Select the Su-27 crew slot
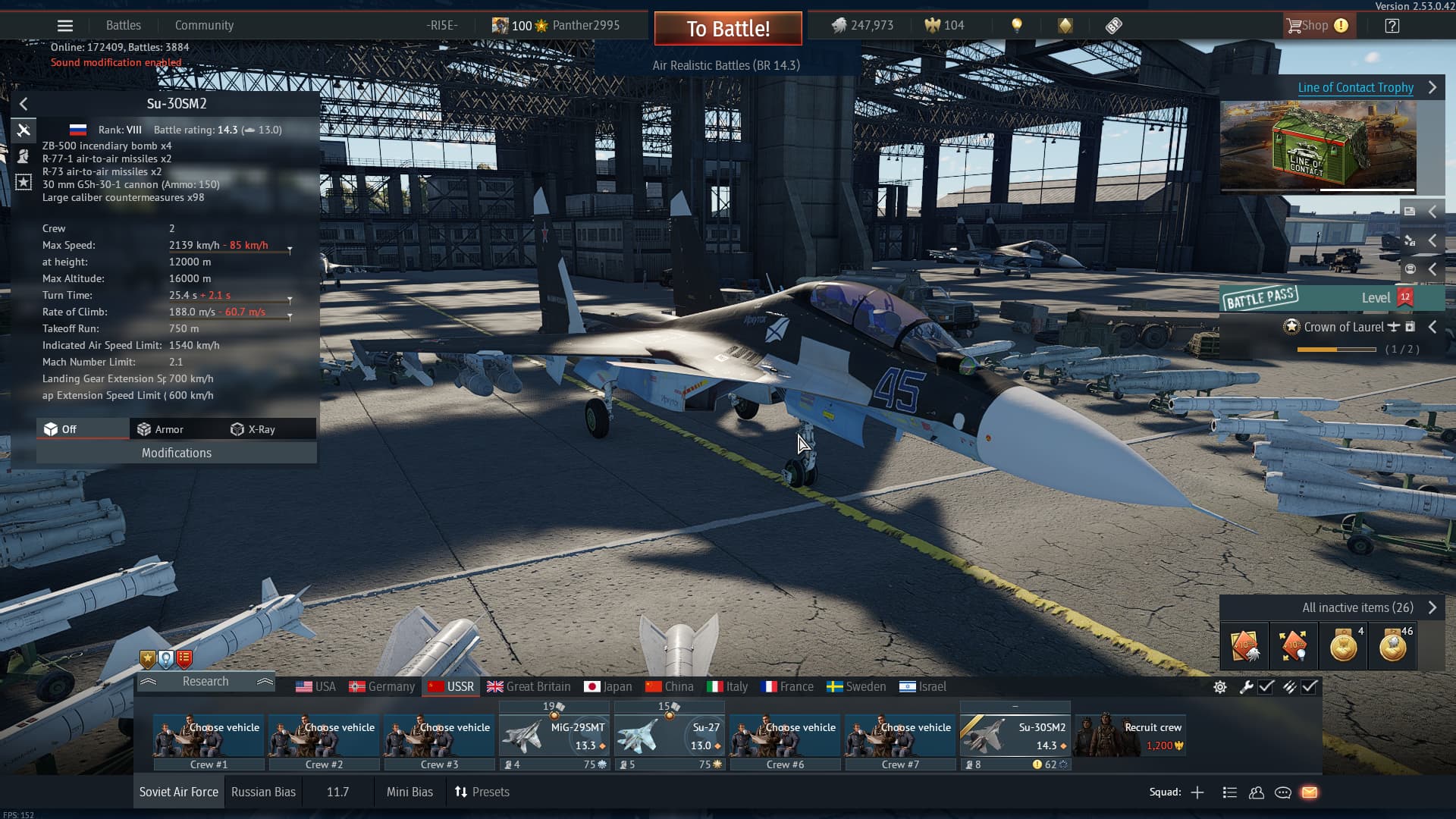 pos(670,736)
